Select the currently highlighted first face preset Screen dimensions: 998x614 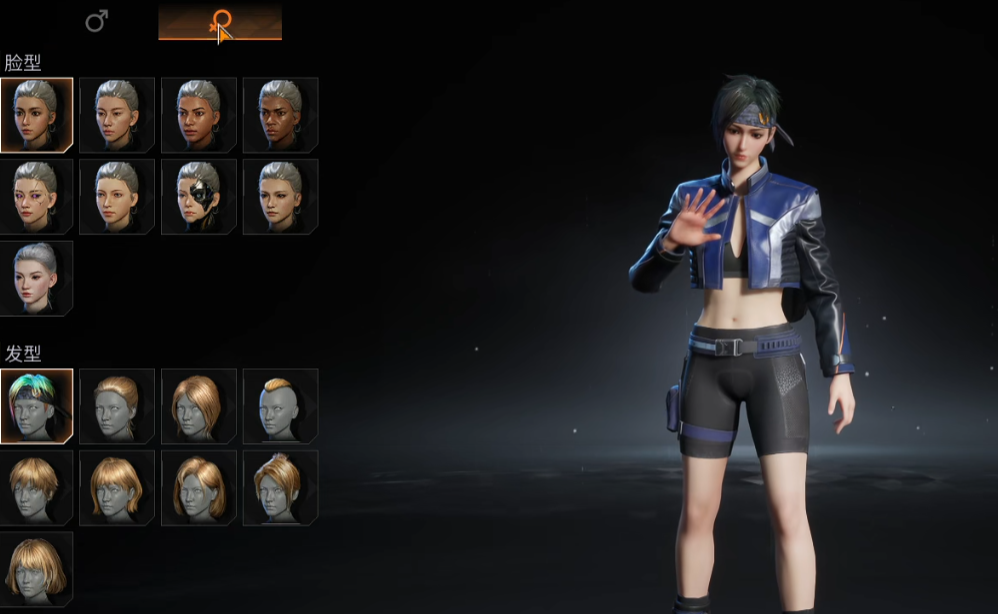36,115
